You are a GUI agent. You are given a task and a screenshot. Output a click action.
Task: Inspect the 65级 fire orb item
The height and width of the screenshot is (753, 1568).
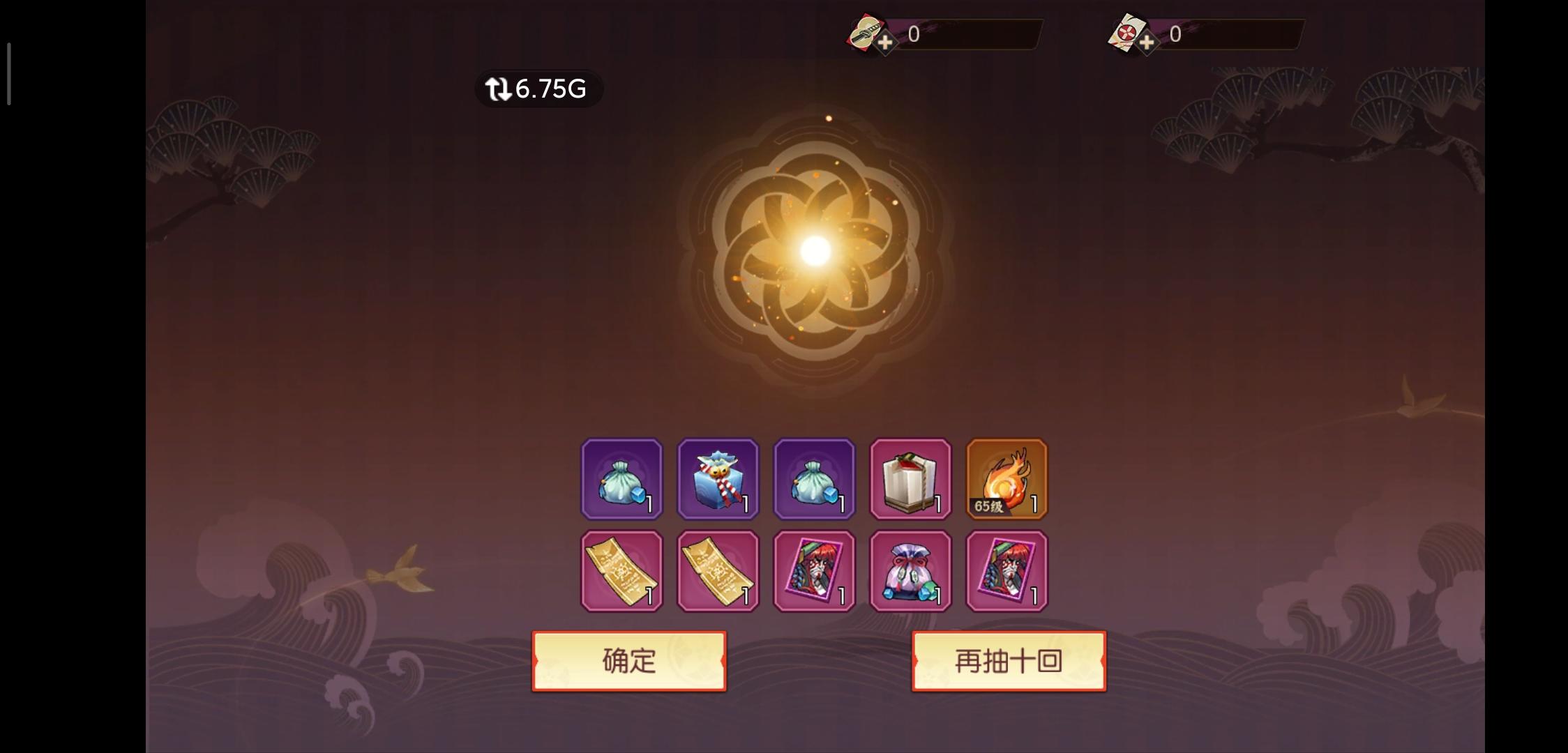tap(1007, 478)
